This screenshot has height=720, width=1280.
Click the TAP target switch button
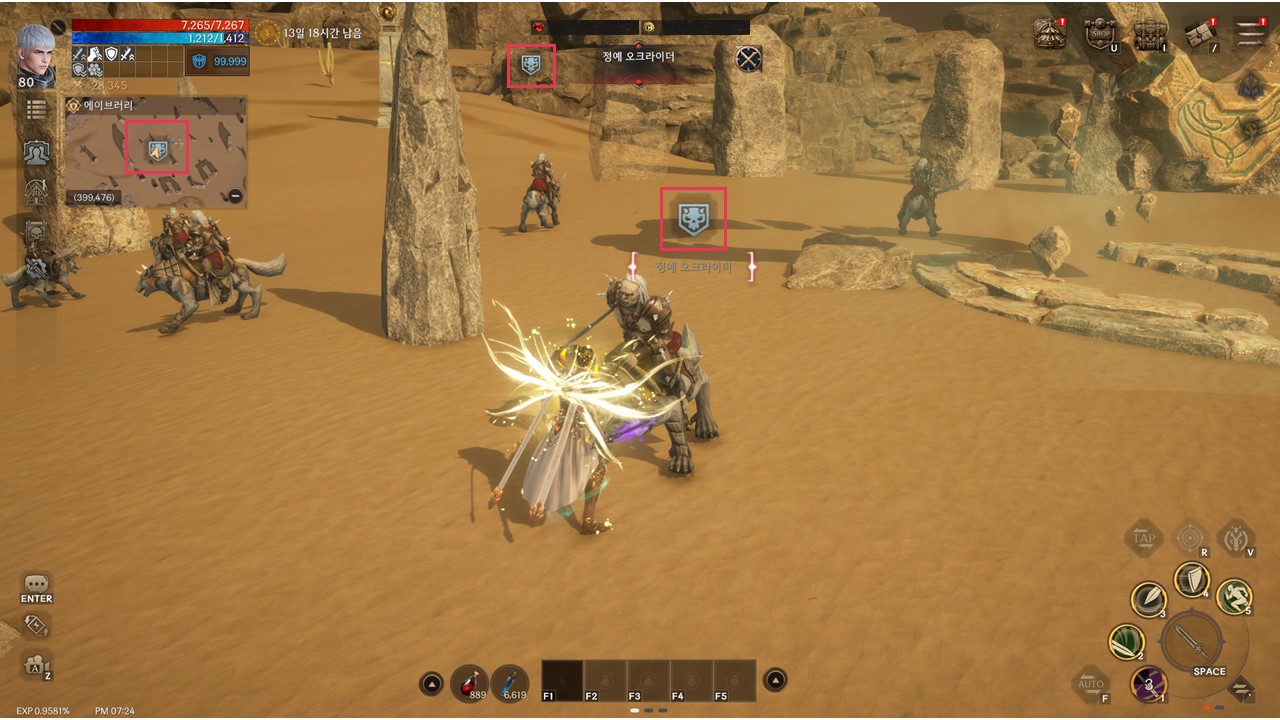point(1143,538)
